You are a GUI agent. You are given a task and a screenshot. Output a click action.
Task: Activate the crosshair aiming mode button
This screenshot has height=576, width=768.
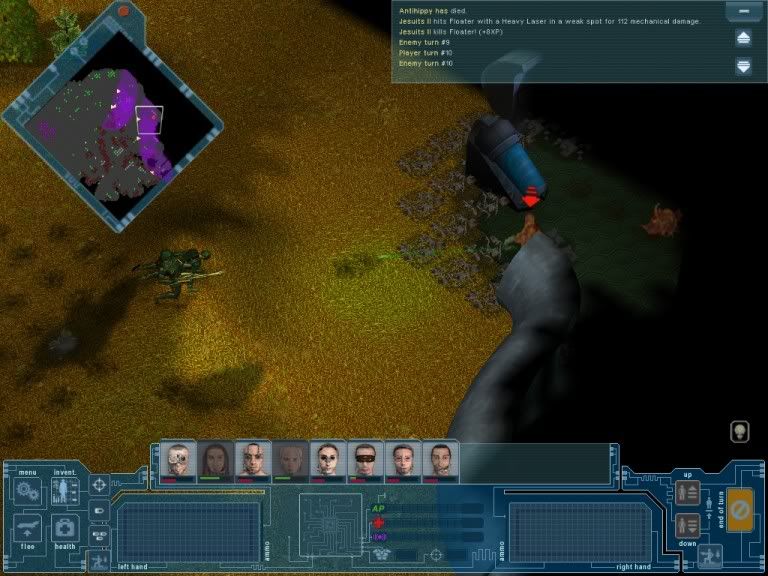coord(99,485)
